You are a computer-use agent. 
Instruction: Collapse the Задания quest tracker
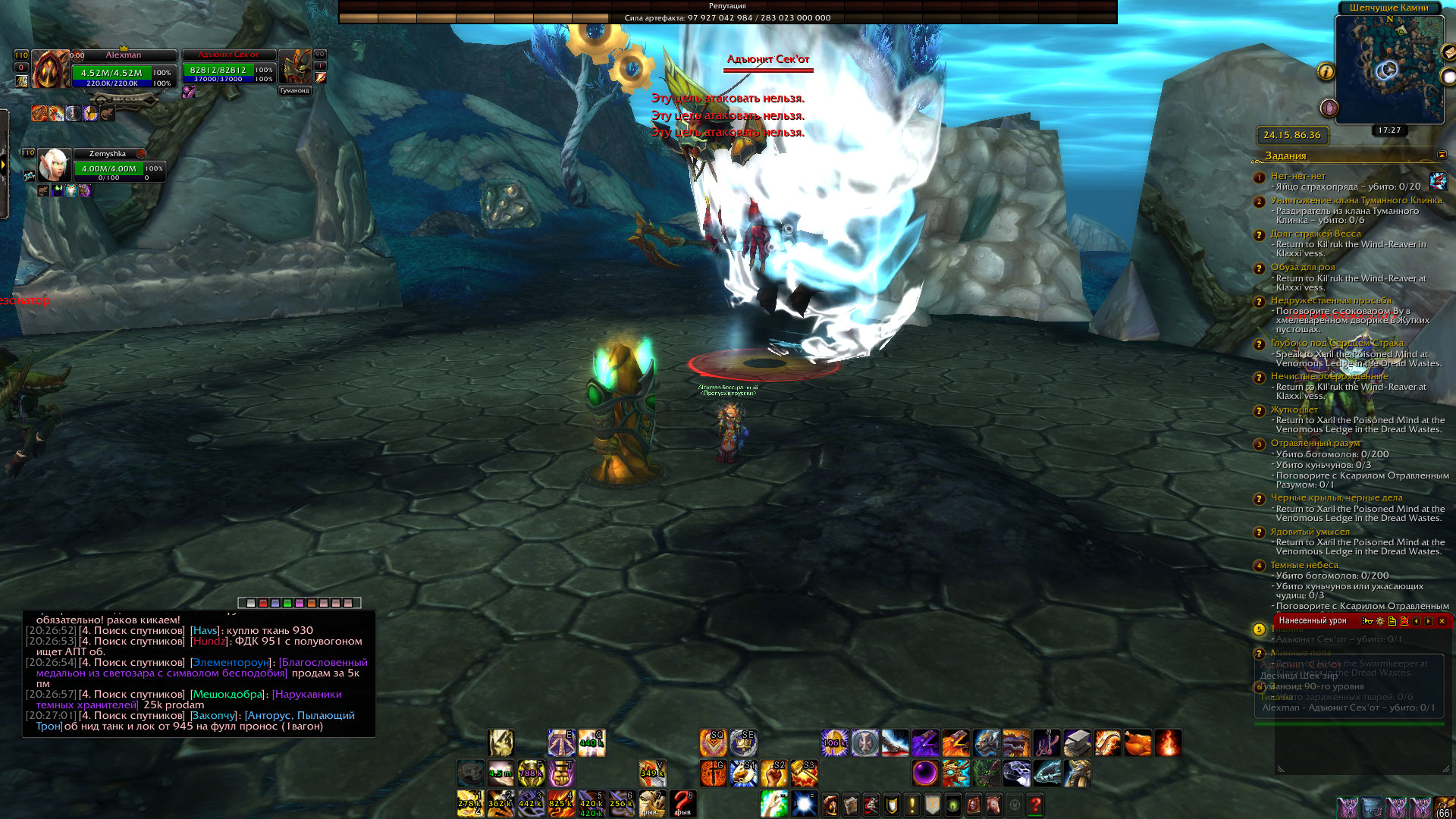point(1442,155)
